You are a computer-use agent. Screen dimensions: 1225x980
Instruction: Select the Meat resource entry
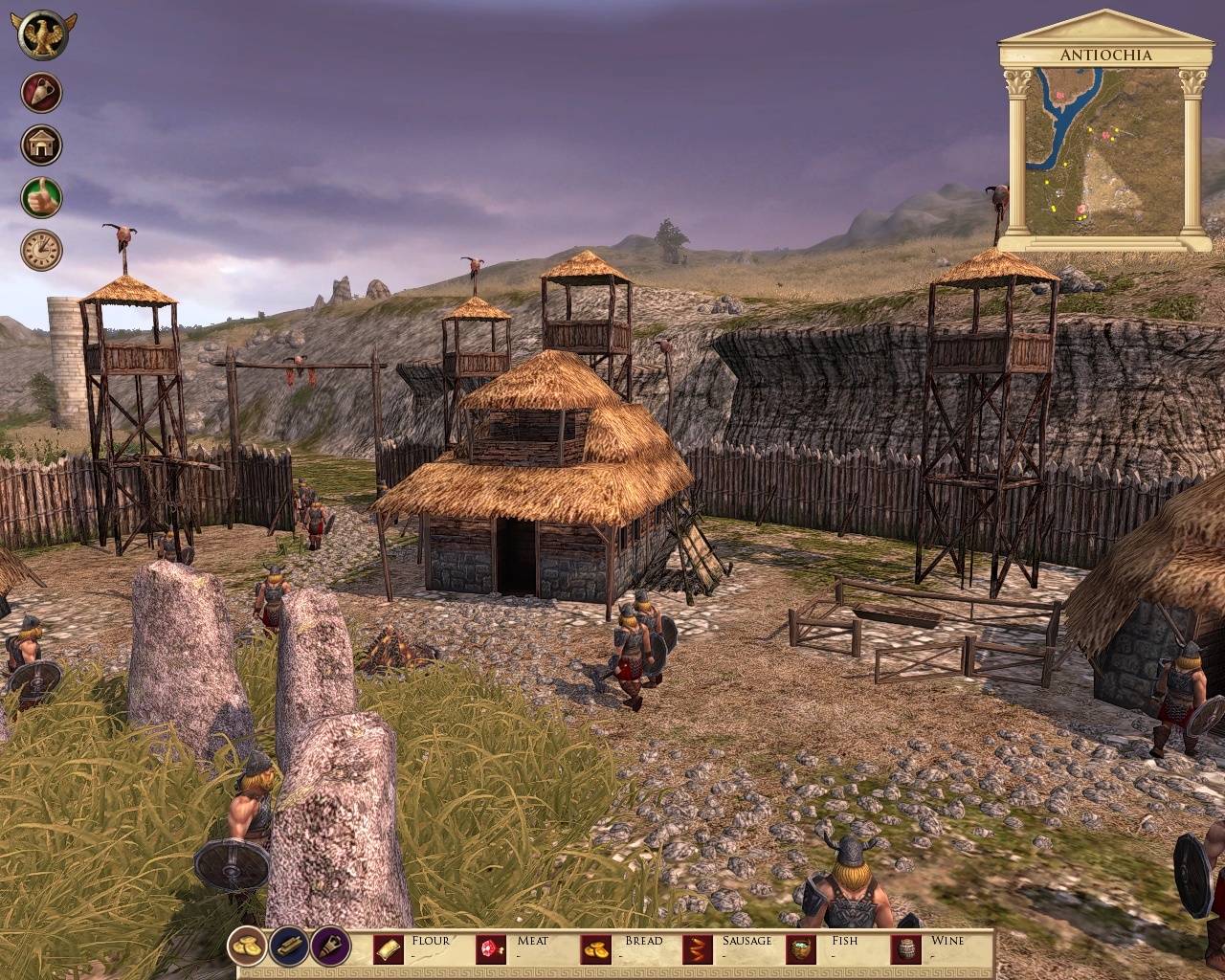(x=515, y=947)
